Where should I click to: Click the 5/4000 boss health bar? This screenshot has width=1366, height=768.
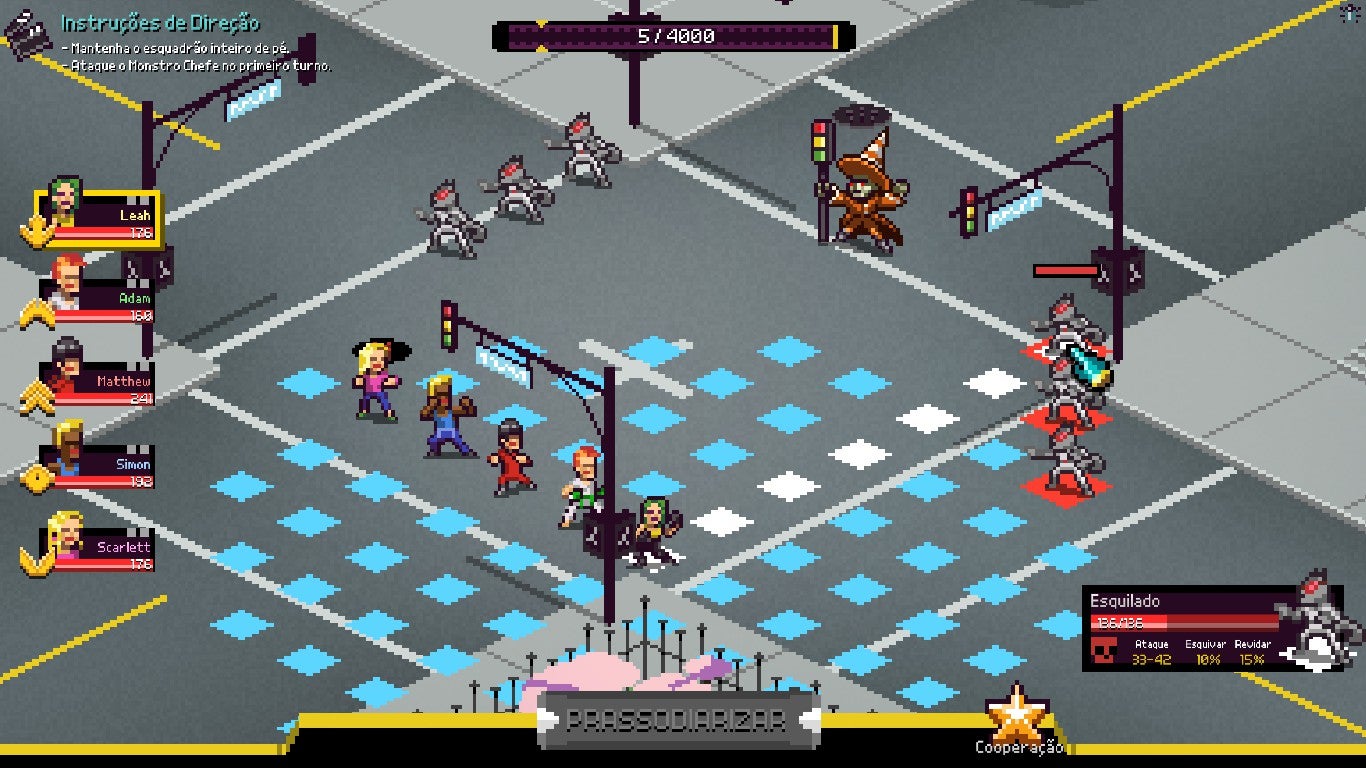coord(668,38)
